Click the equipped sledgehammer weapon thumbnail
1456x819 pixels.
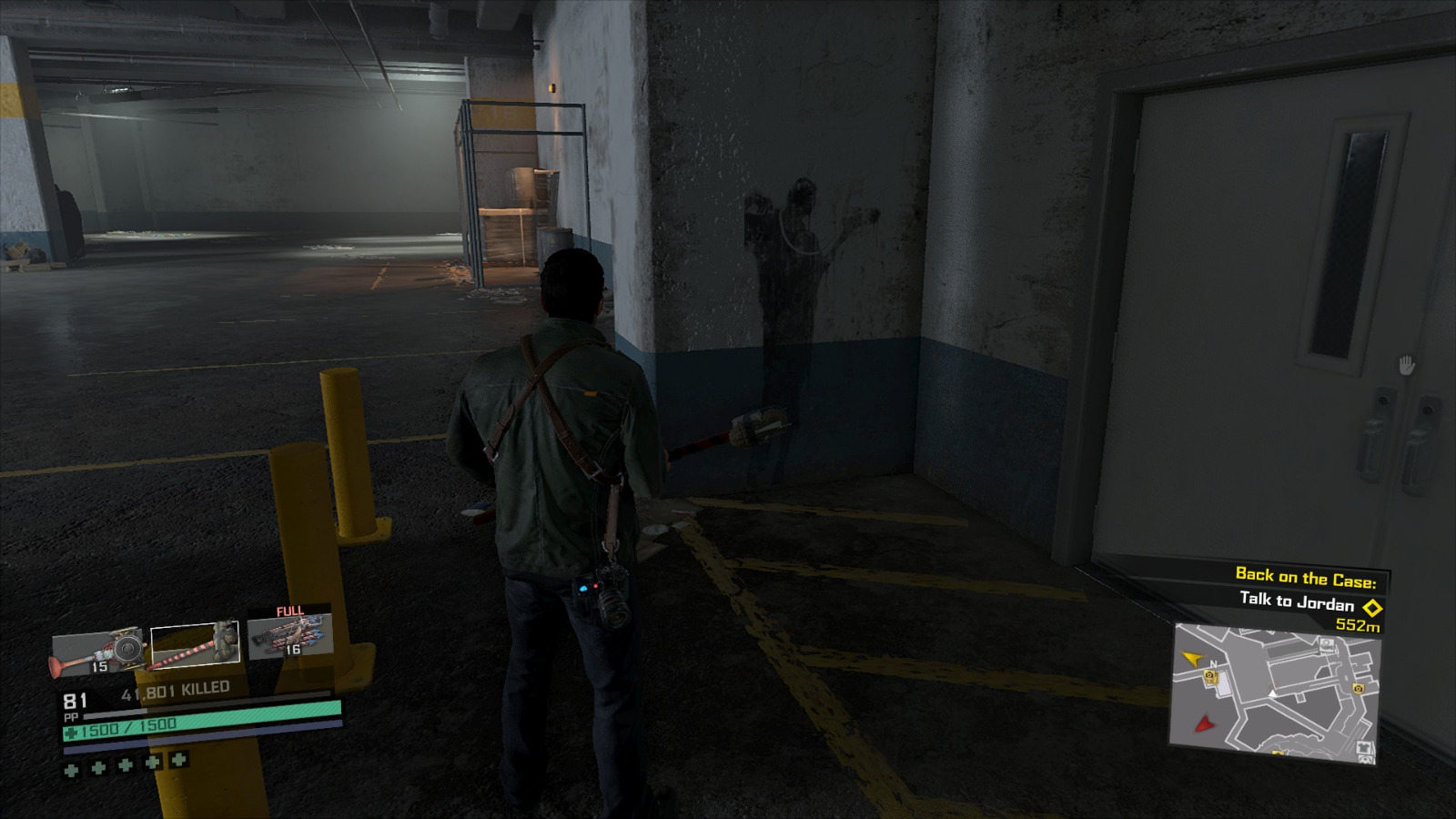tap(195, 642)
